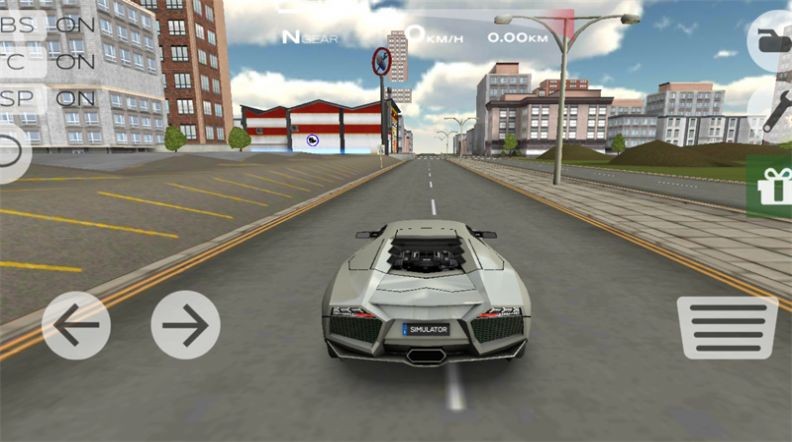Screen dimensions: 792x442
Task: Open the wrench settings button
Action: [x=777, y=112]
